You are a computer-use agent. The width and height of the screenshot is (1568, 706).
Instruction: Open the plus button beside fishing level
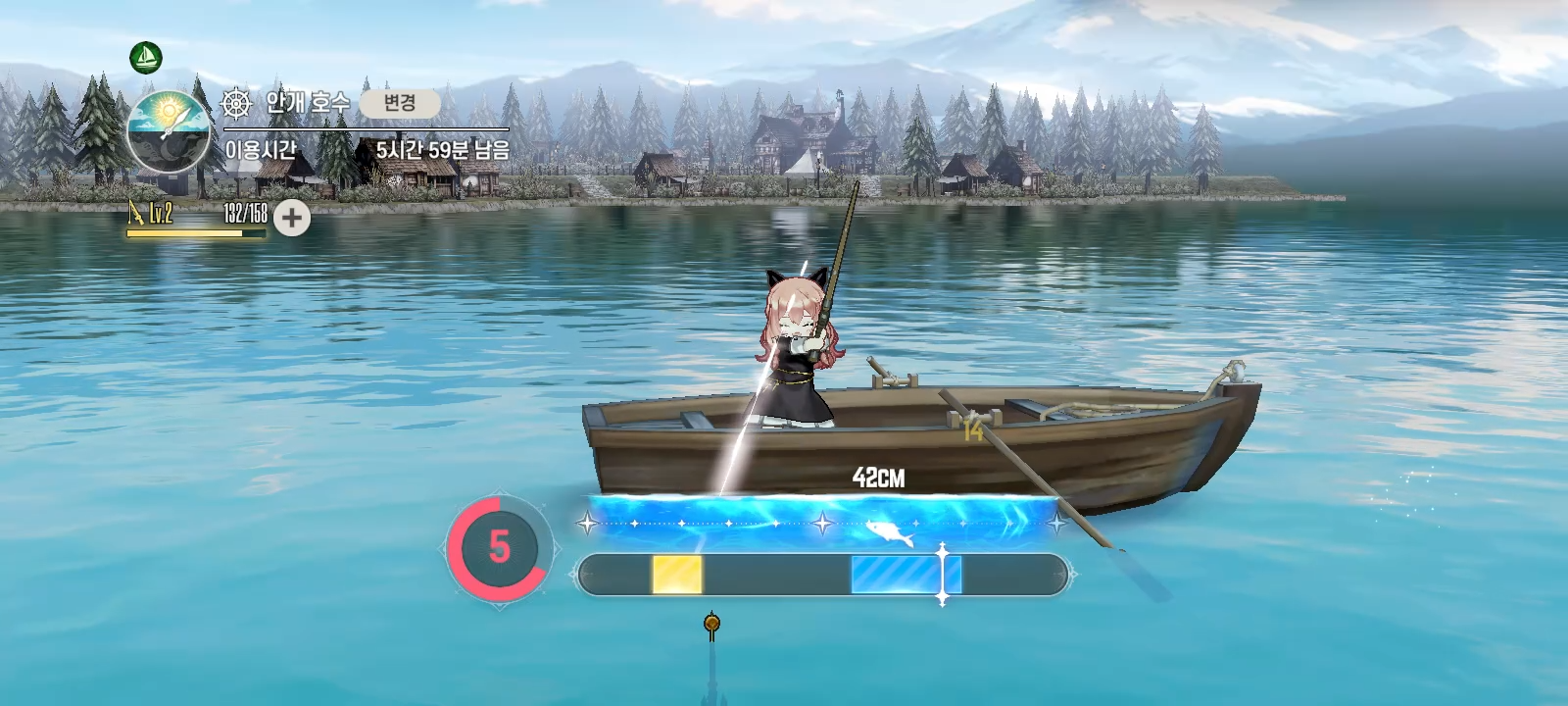pos(291,218)
